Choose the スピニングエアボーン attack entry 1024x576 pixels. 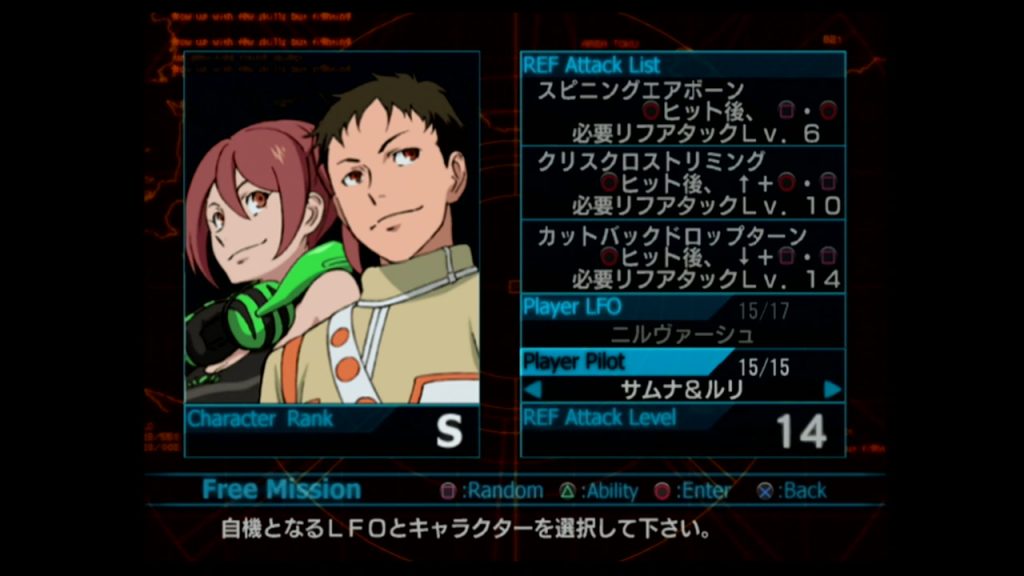683,110
